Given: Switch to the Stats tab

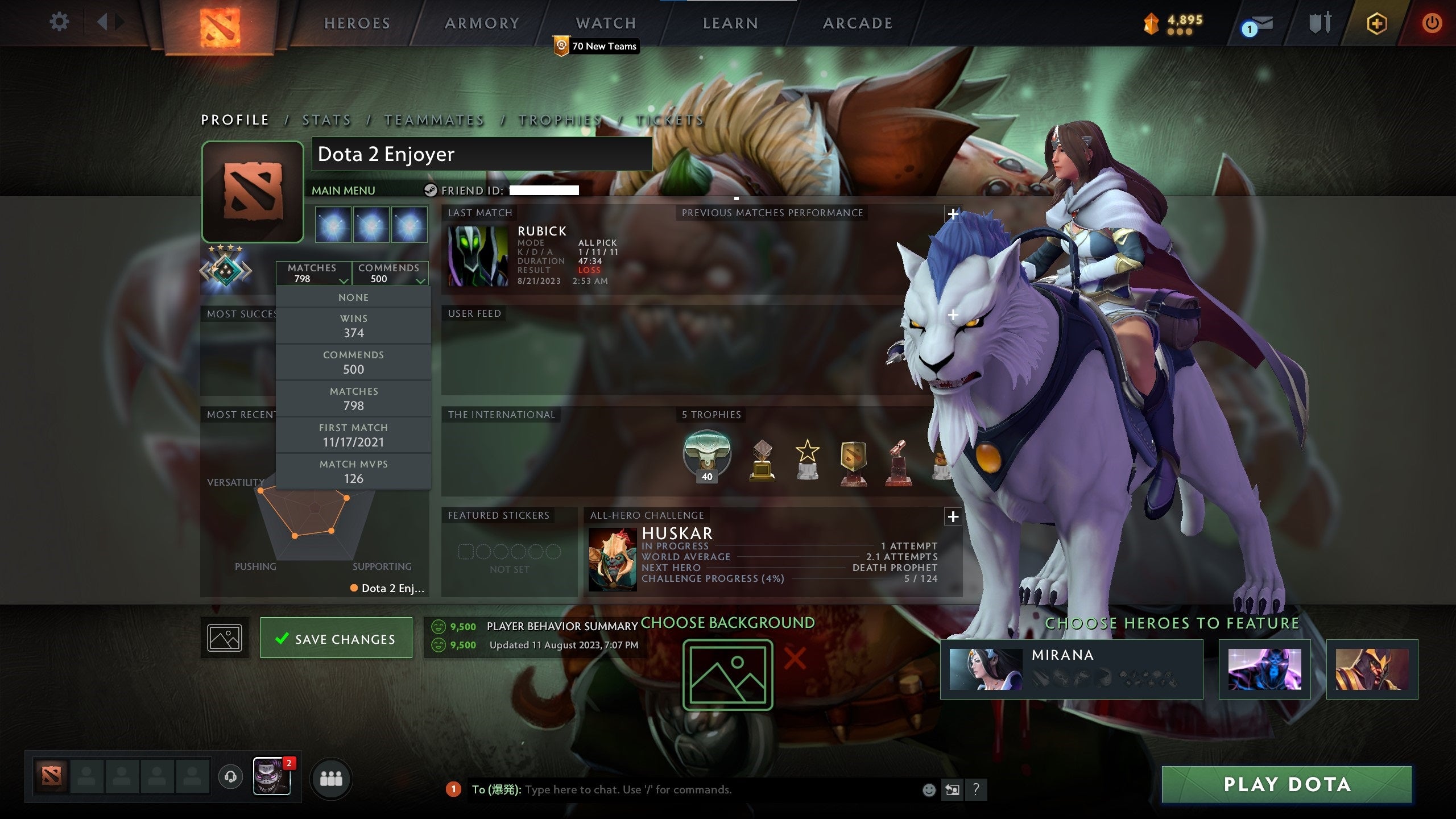Looking at the screenshot, I should point(326,120).
